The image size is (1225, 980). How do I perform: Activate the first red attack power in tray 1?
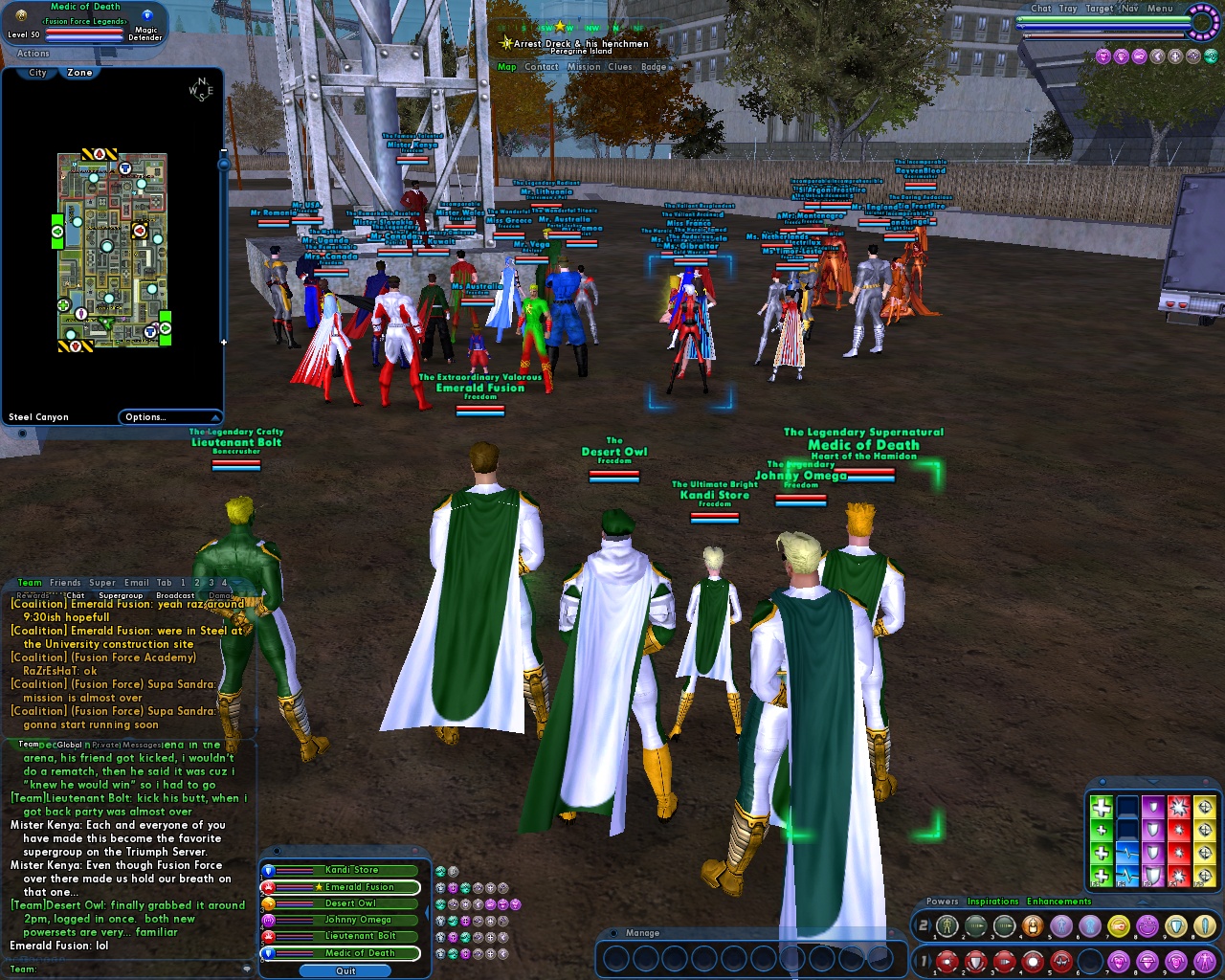pyautogui.click(x=947, y=961)
